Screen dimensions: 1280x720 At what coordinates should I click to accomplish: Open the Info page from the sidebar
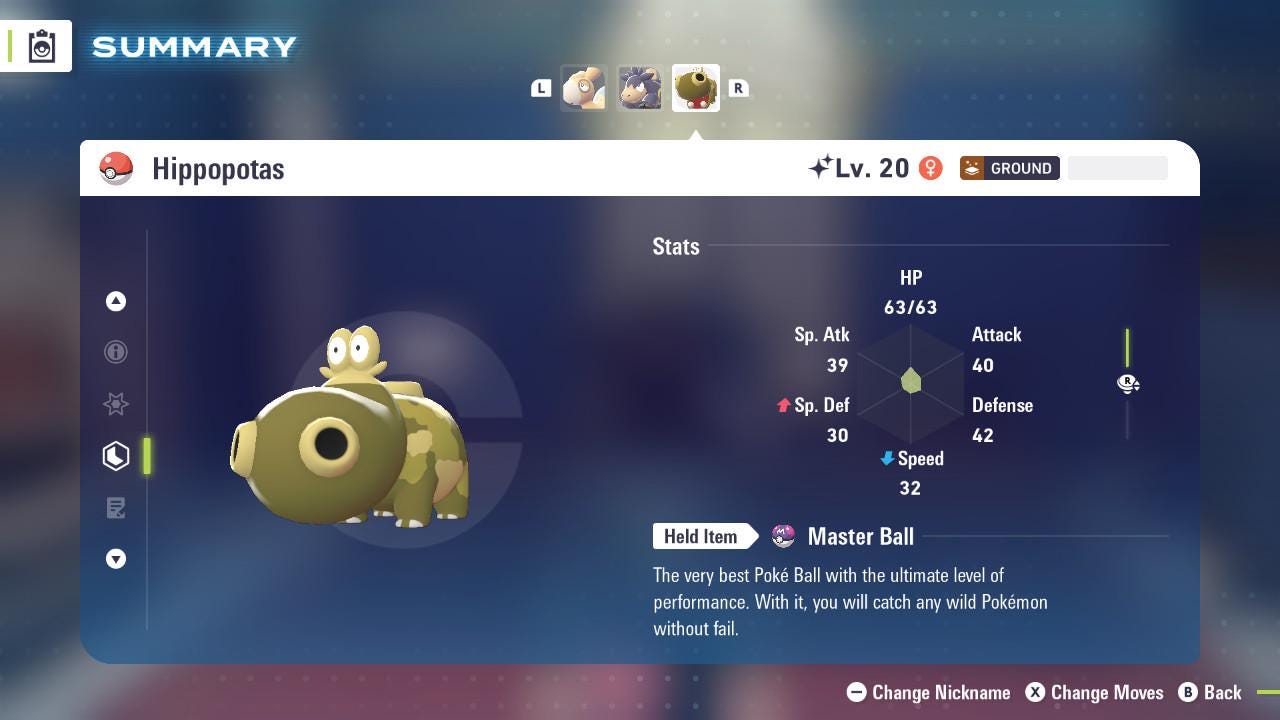(116, 352)
